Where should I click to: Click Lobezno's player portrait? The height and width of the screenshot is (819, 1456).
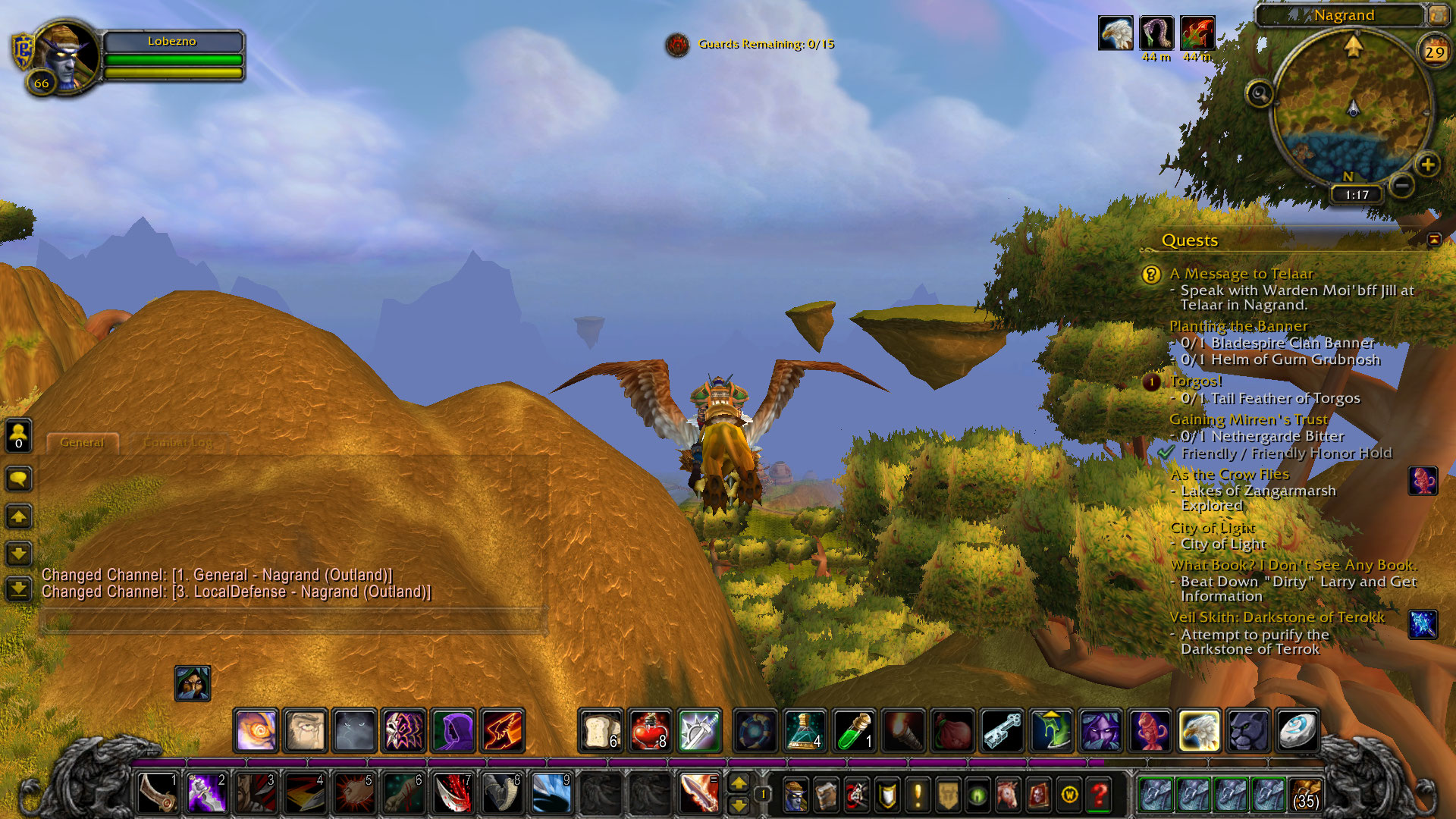66,55
